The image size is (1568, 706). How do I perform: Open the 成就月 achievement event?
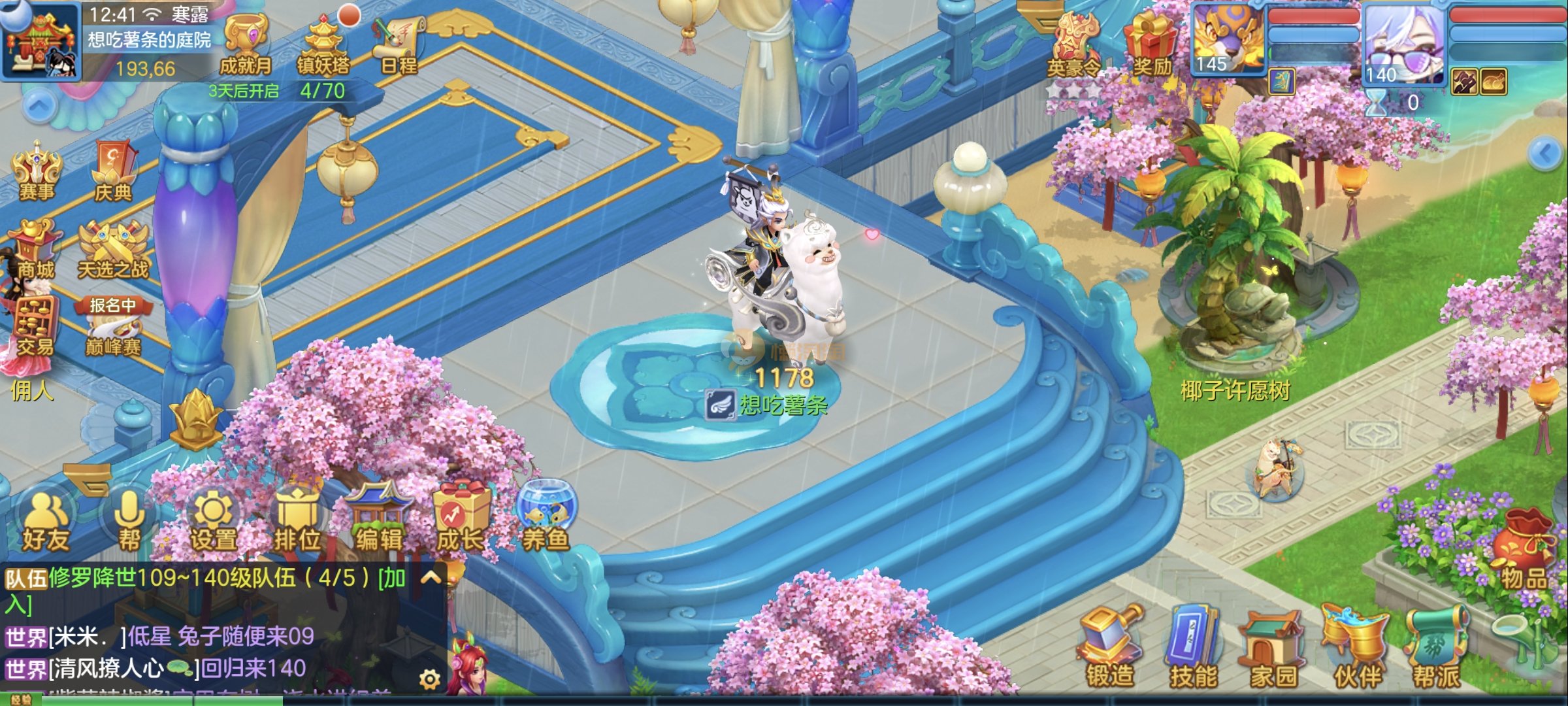tap(246, 44)
